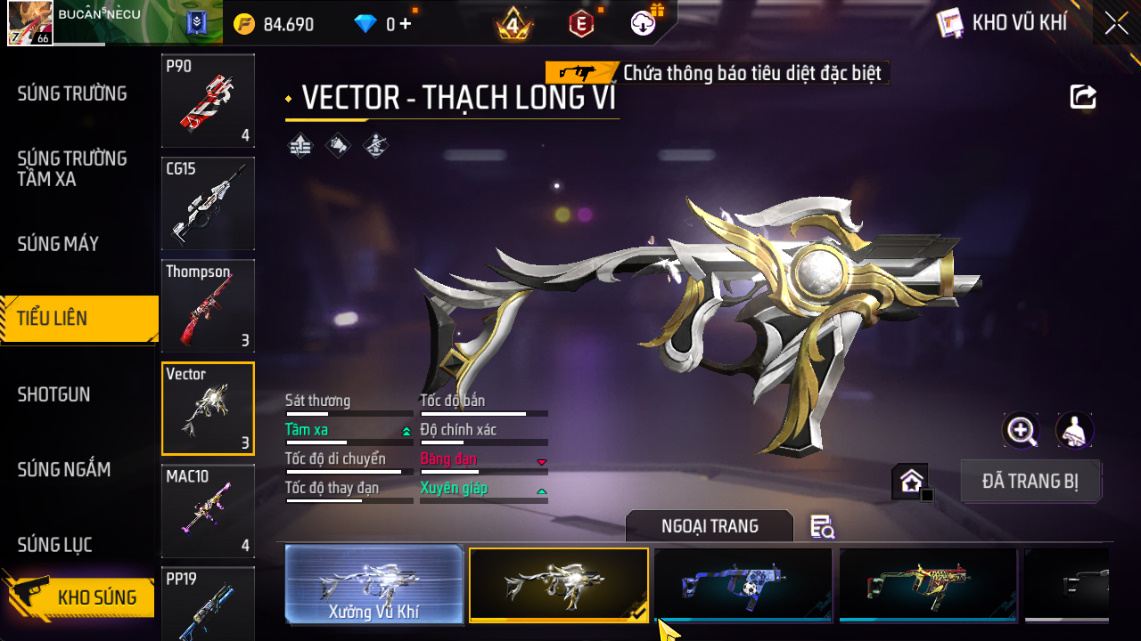Choose the Súng Lục category
Screen dimensions: 1141x641
click(x=55, y=545)
